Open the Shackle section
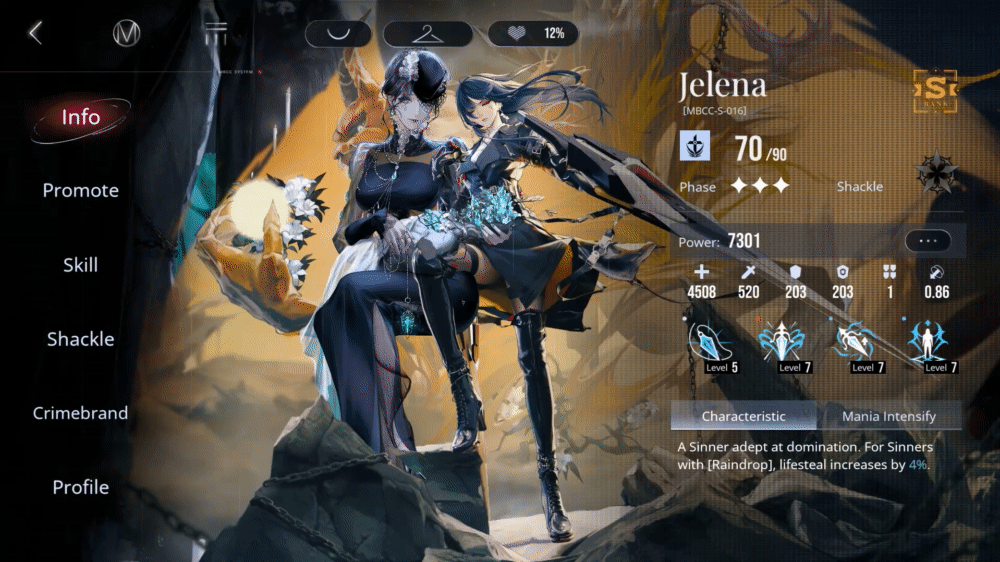Screen dimensions: 1000x562 pyautogui.click(x=81, y=339)
